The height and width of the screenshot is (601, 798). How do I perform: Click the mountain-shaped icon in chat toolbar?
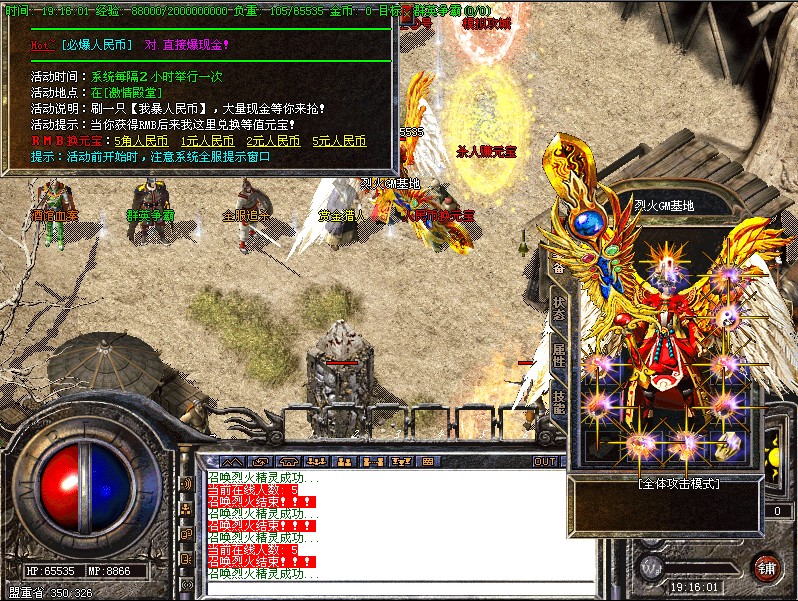pyautogui.click(x=232, y=462)
